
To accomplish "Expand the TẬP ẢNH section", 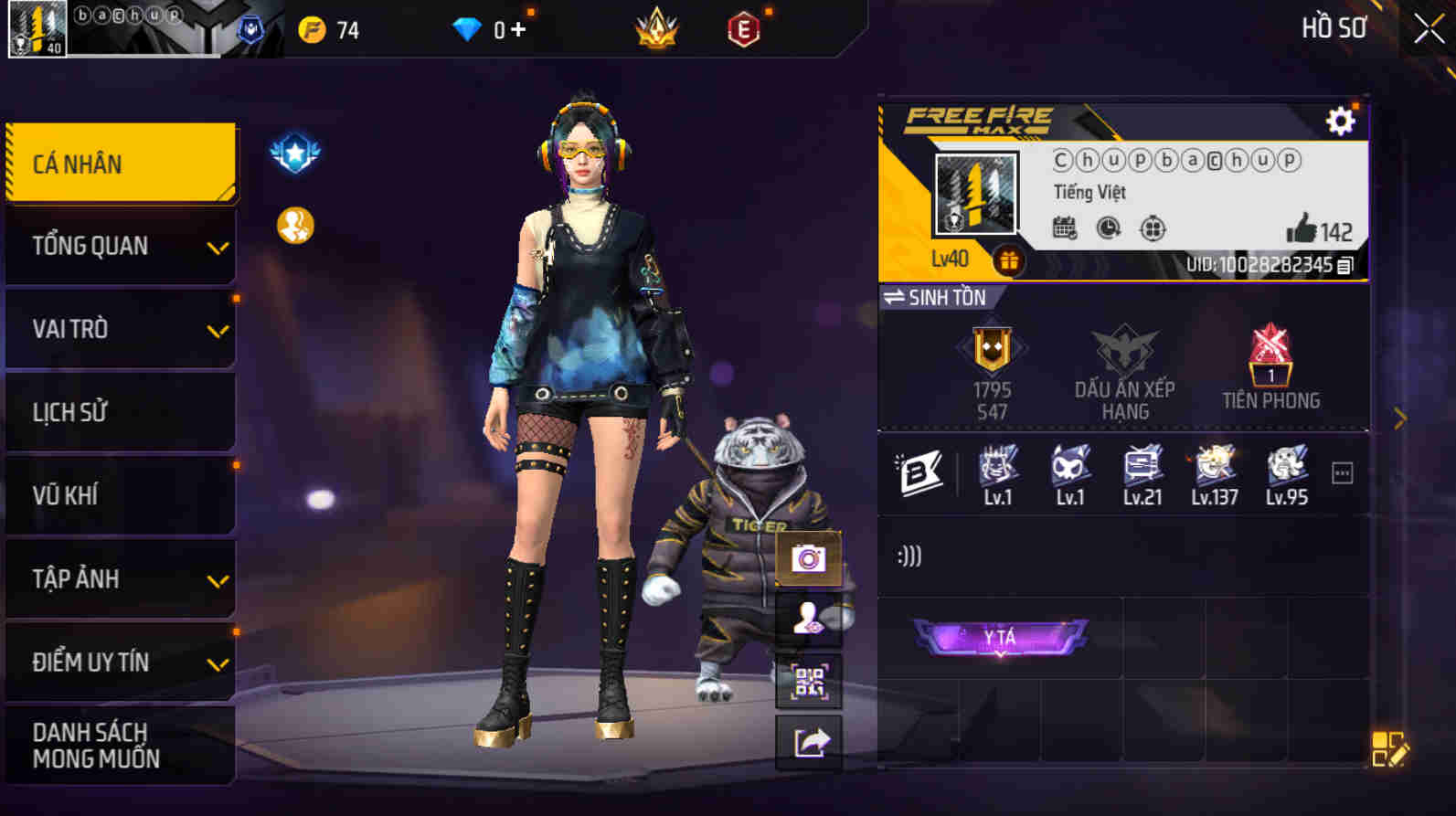I will [x=120, y=579].
